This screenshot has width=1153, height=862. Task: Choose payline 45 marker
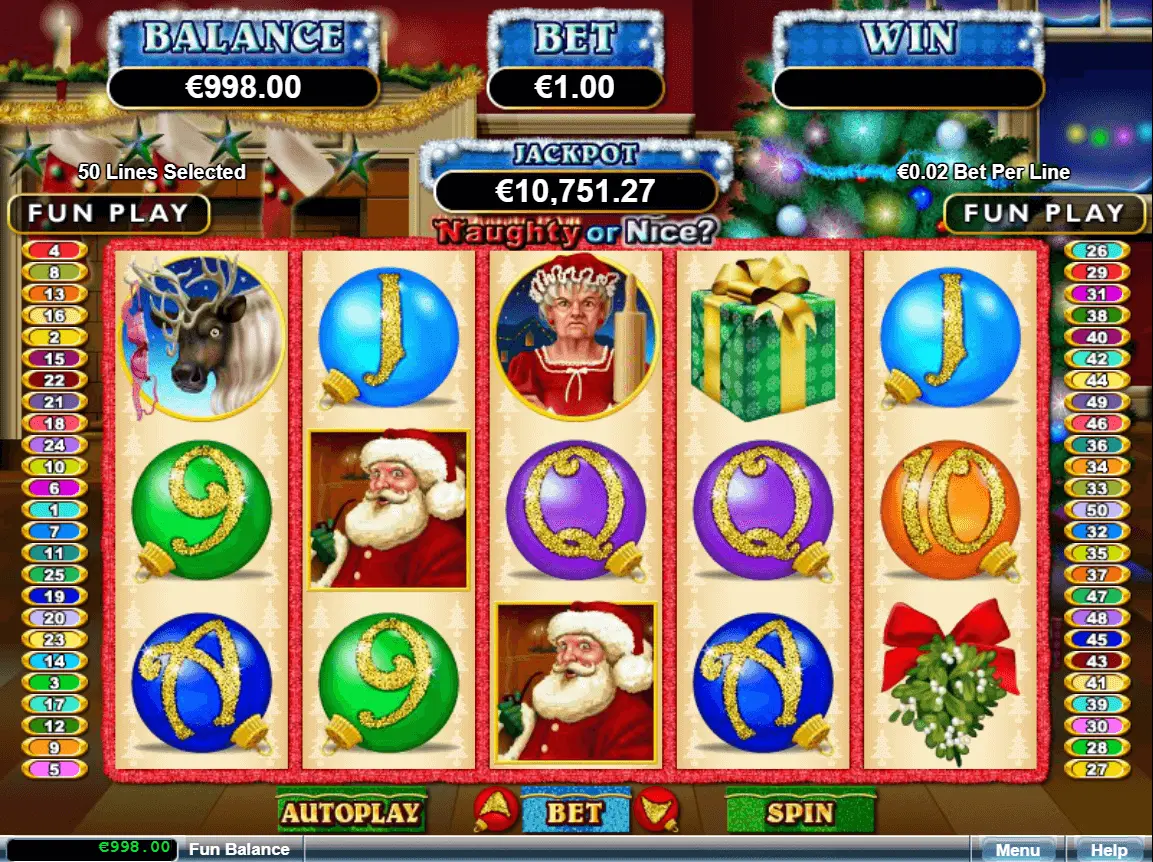point(1097,640)
